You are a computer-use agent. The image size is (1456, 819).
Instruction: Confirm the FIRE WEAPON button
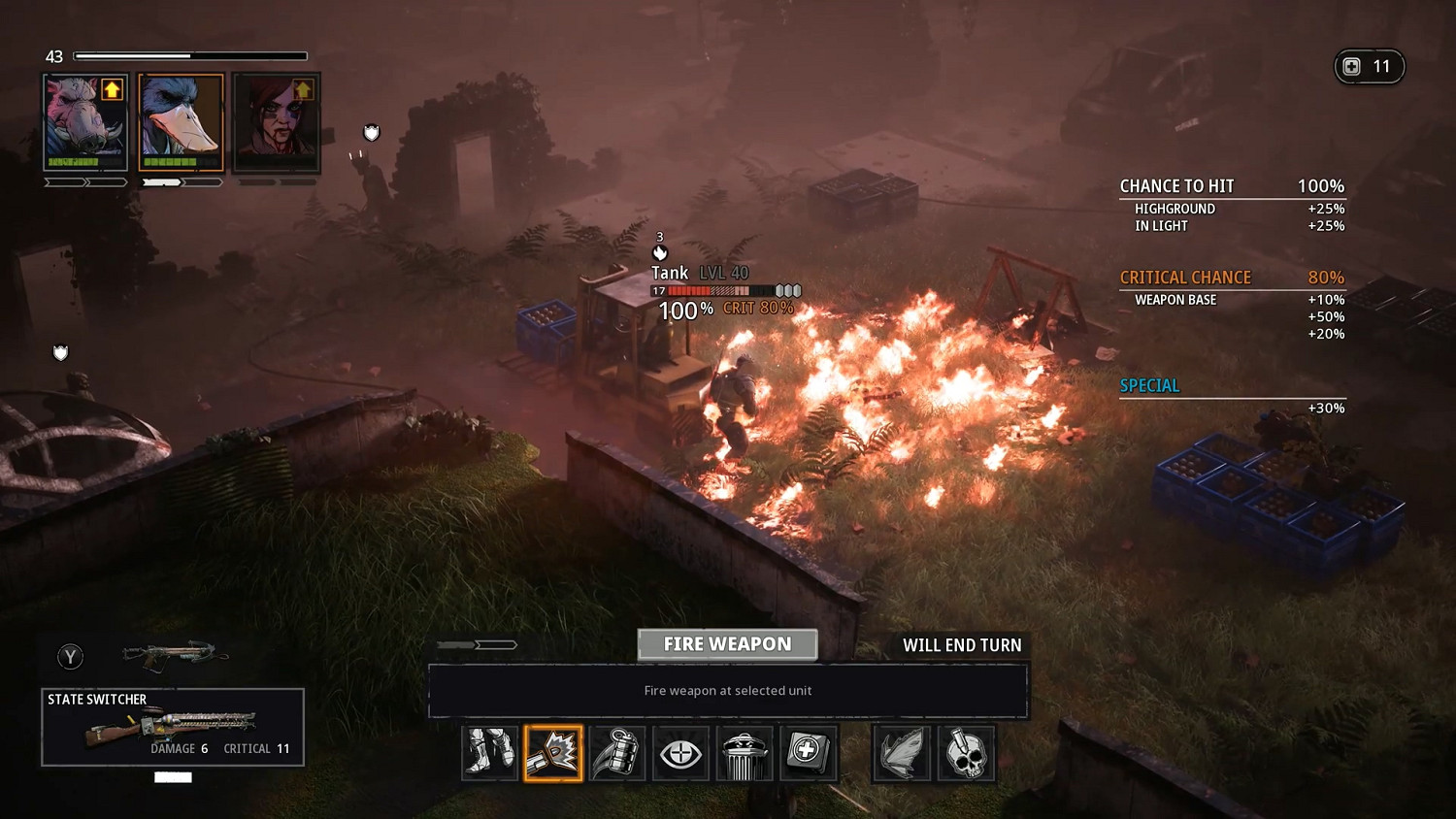[727, 644]
